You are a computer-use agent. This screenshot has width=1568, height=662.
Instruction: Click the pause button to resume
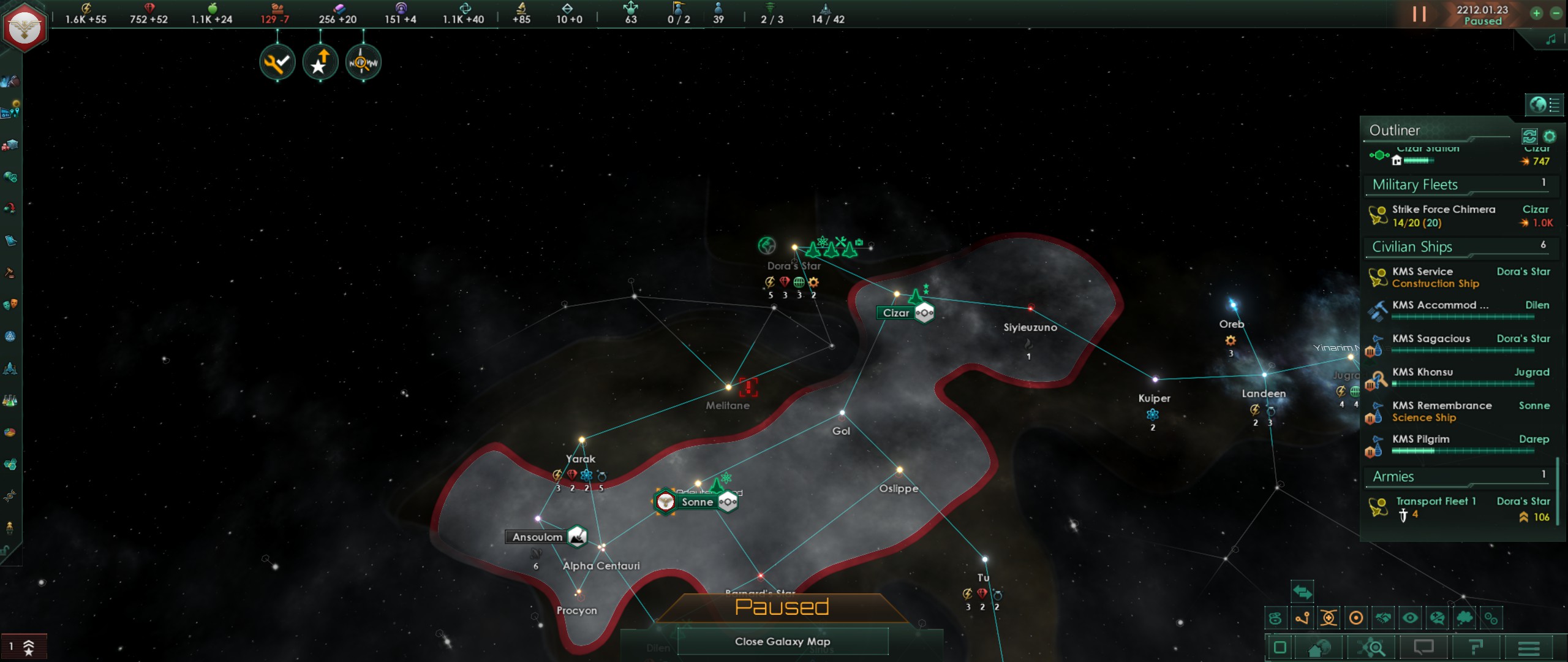(1419, 13)
